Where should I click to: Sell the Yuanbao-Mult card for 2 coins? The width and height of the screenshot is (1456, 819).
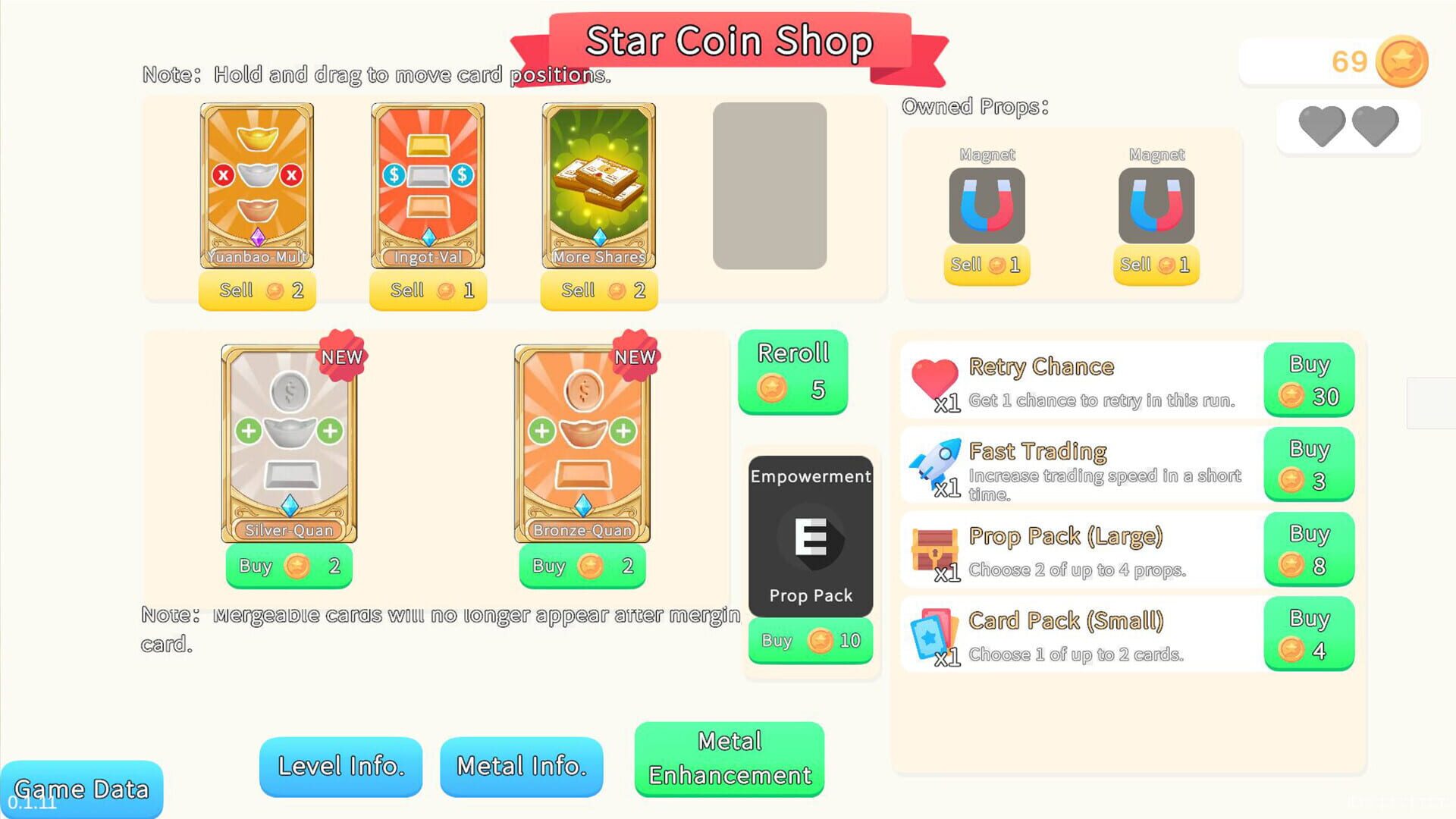tap(256, 290)
